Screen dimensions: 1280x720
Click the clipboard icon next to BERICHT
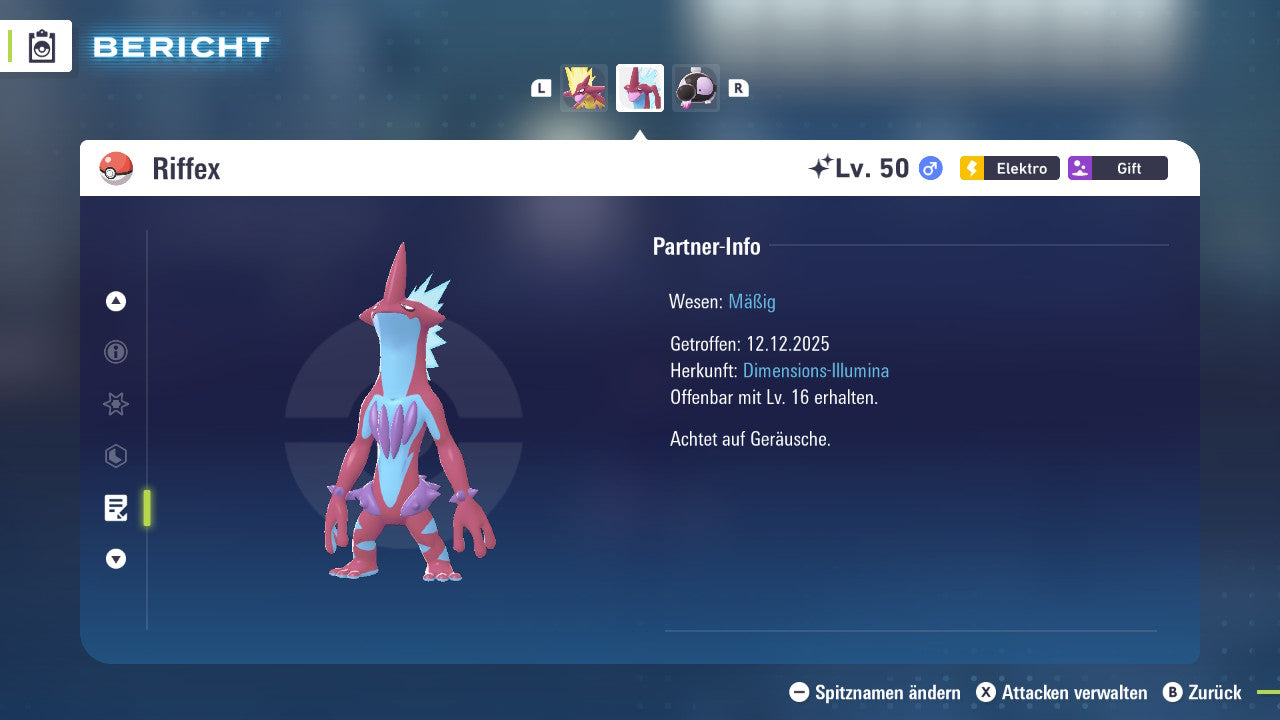pyautogui.click(x=41, y=46)
